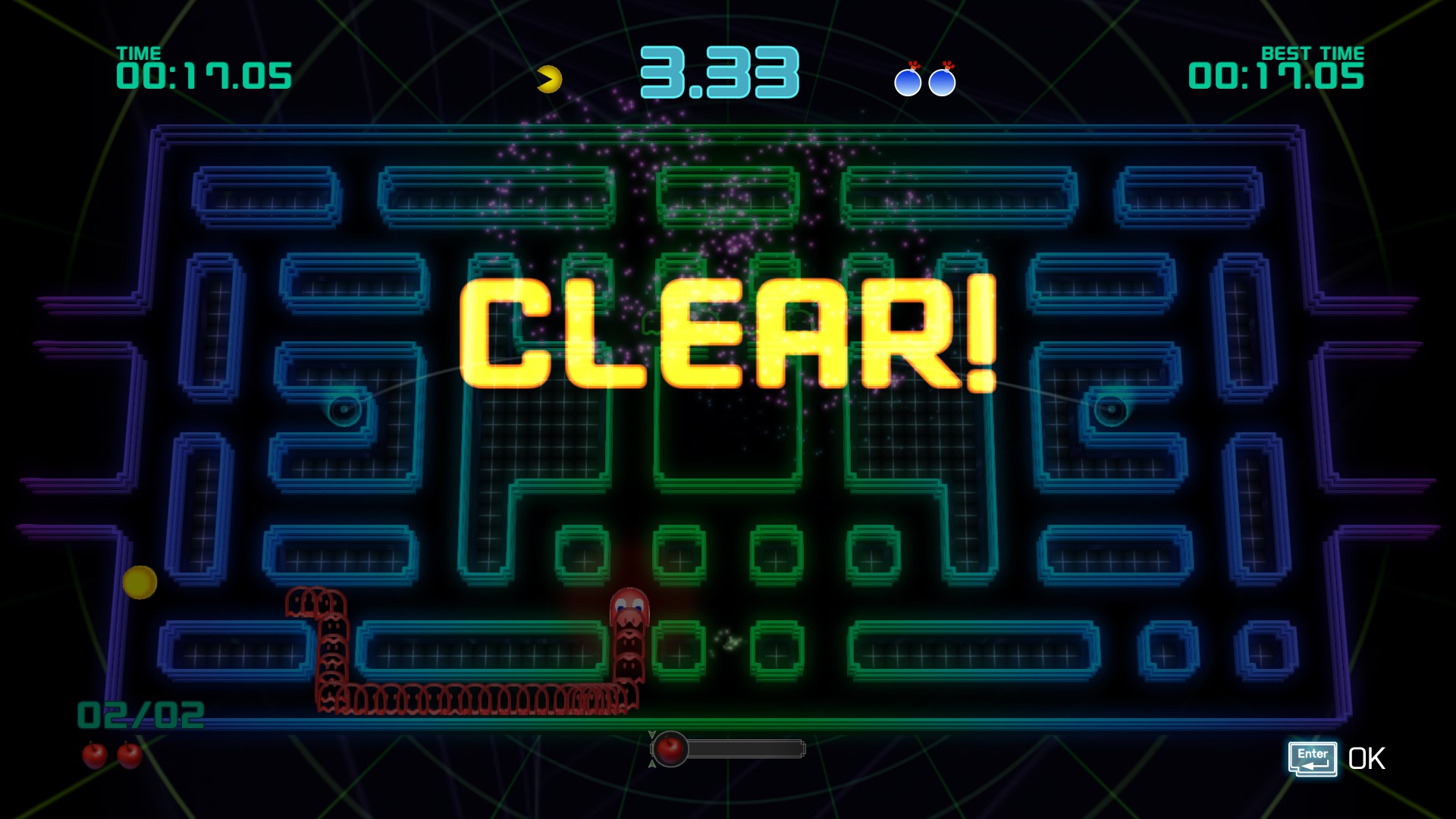Screen dimensions: 1456x819
Task: Click the TIME label text
Action: coord(140,53)
